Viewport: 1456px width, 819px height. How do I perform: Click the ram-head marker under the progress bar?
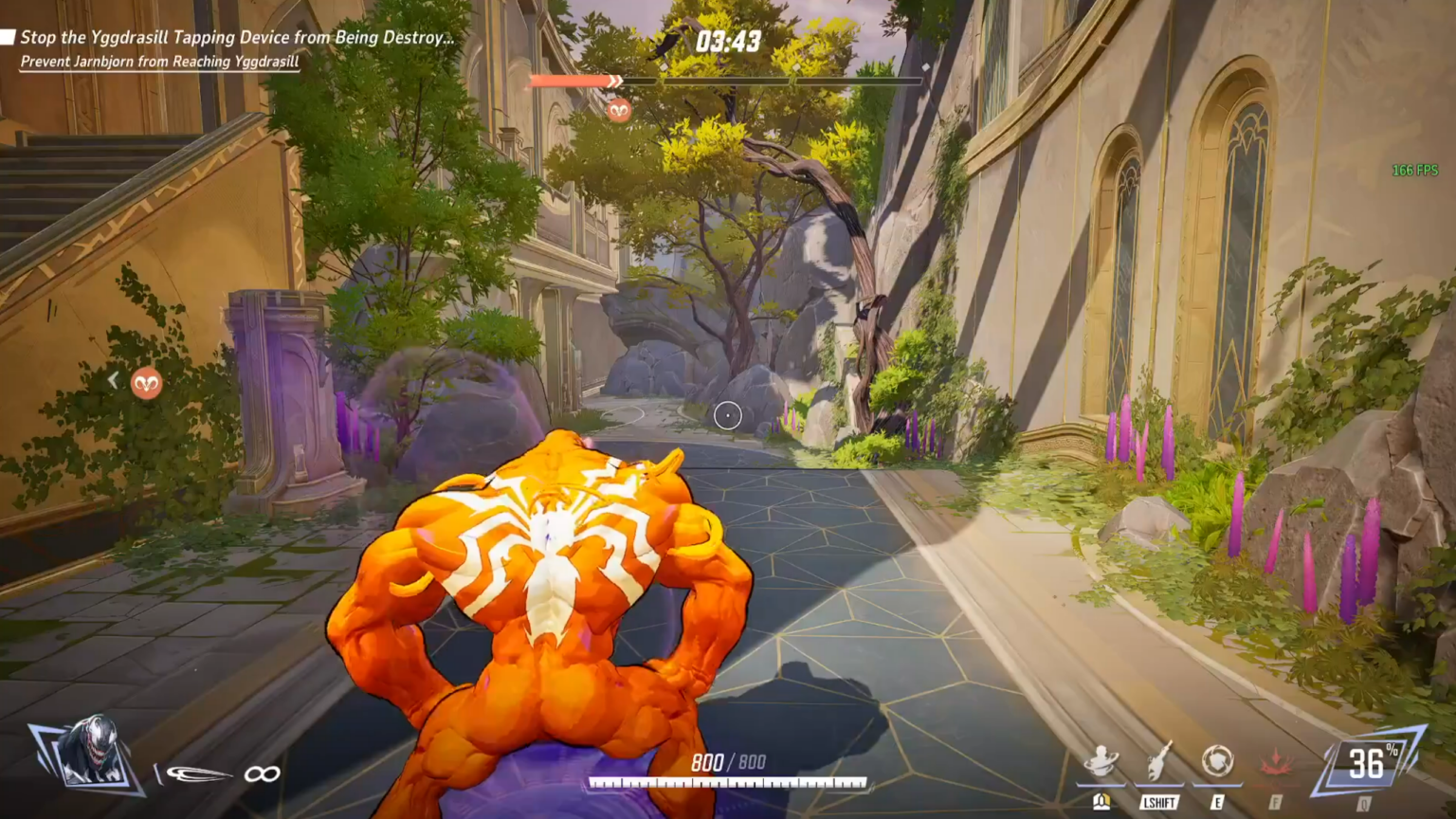coord(619,111)
